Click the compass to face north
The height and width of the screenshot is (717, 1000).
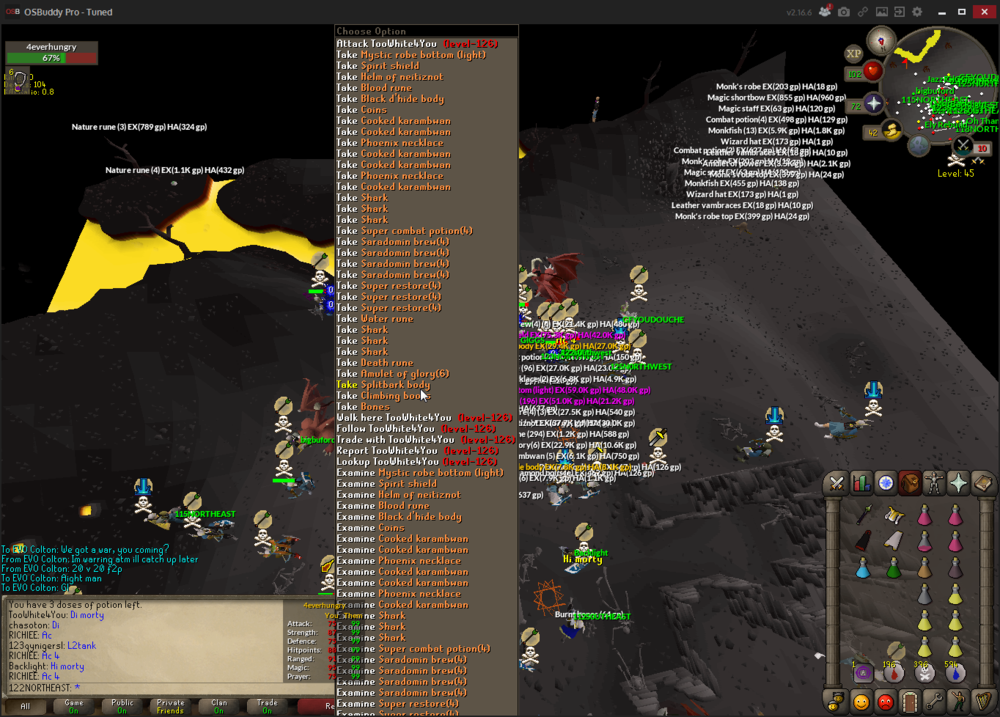pyautogui.click(x=881, y=41)
